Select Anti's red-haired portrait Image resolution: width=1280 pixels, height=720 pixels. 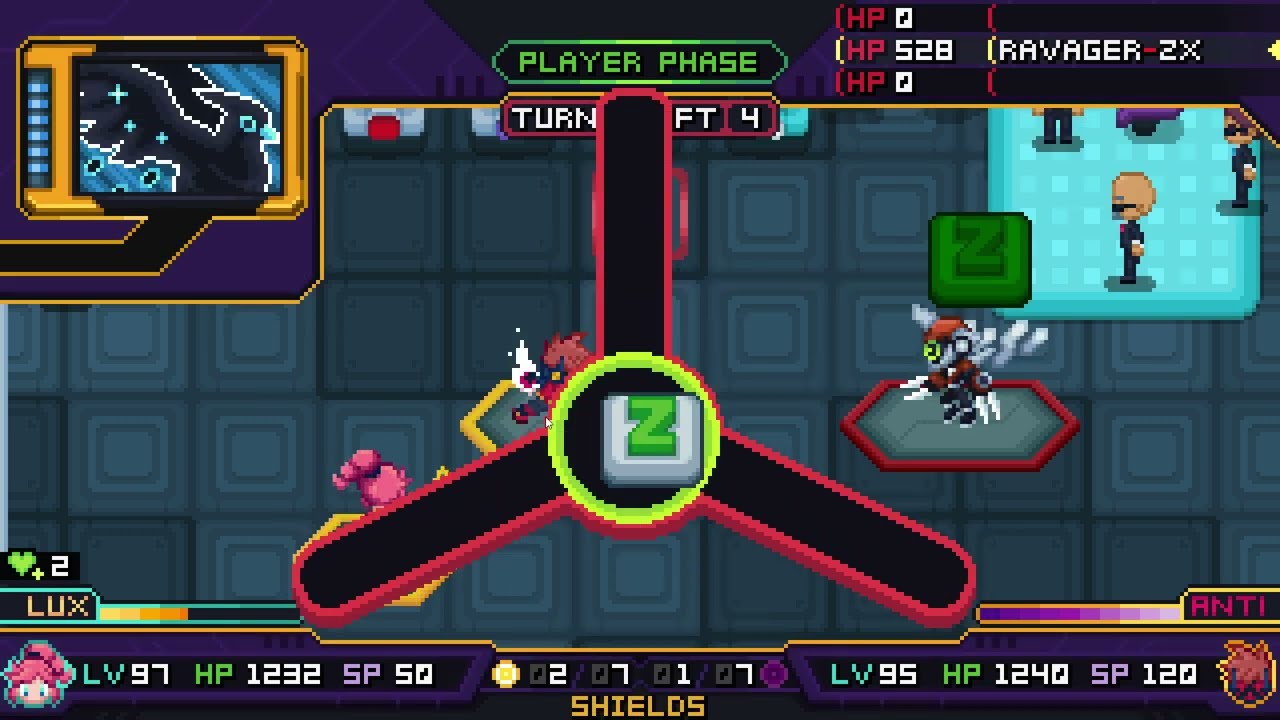(1244, 675)
